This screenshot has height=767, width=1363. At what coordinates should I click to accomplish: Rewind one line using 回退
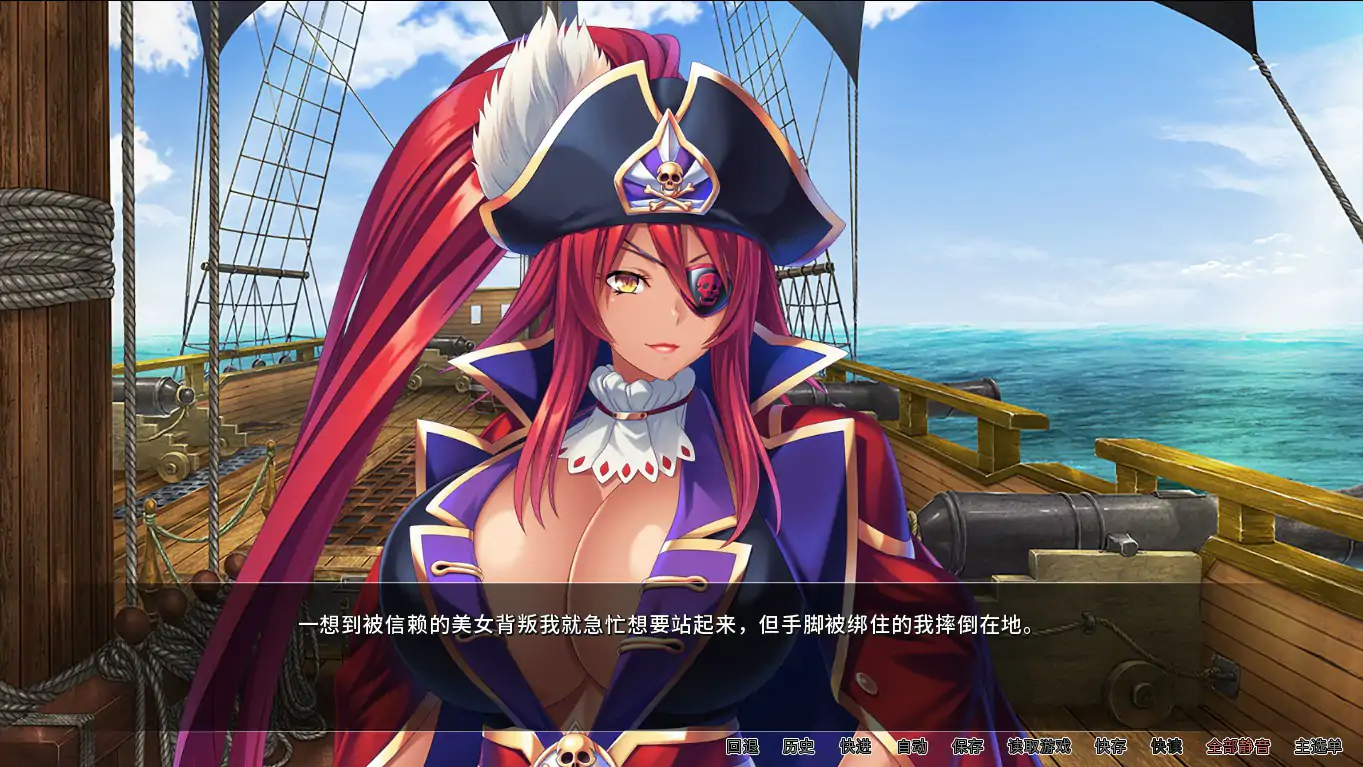coord(741,748)
